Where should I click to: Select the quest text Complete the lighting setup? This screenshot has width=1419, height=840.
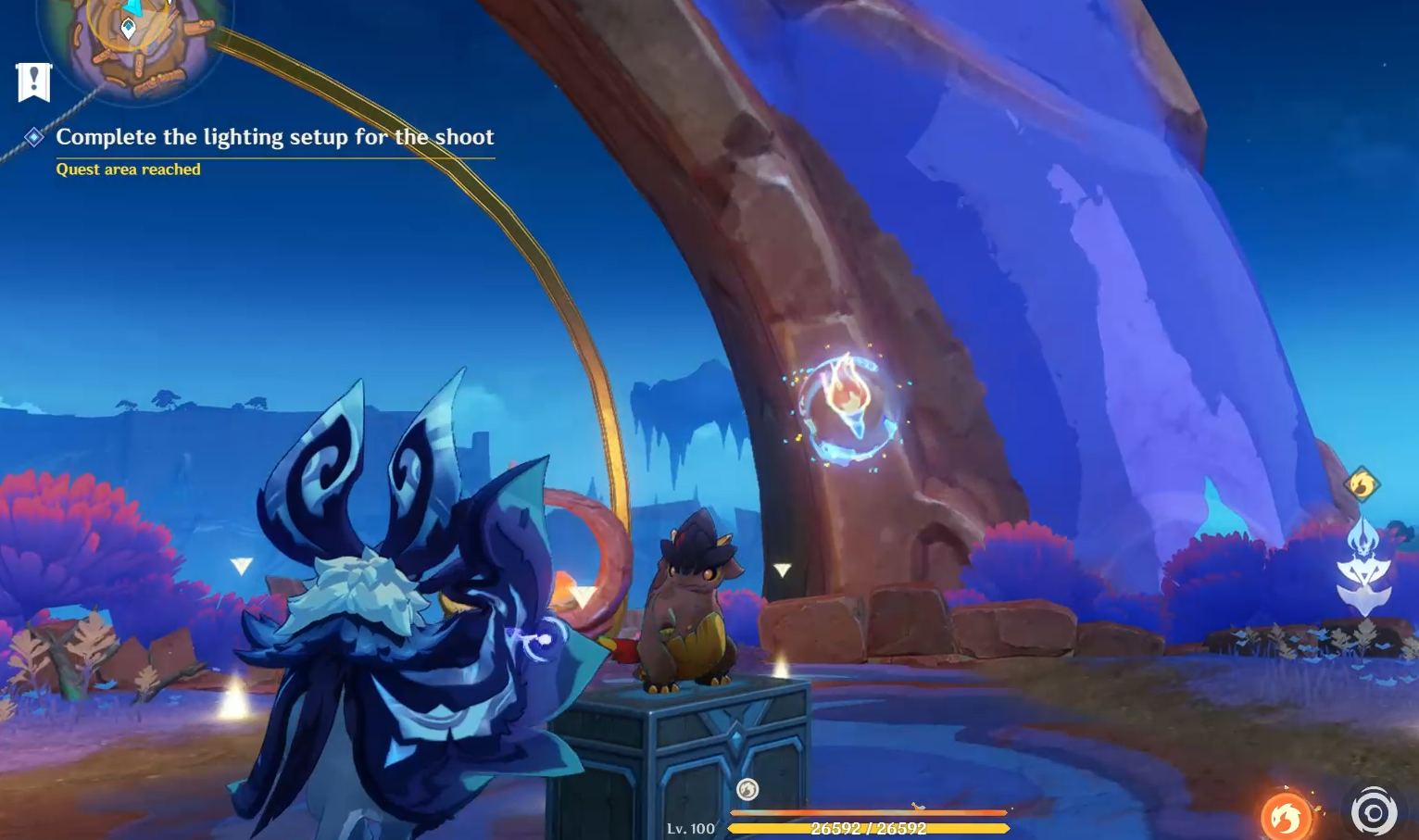pos(275,137)
